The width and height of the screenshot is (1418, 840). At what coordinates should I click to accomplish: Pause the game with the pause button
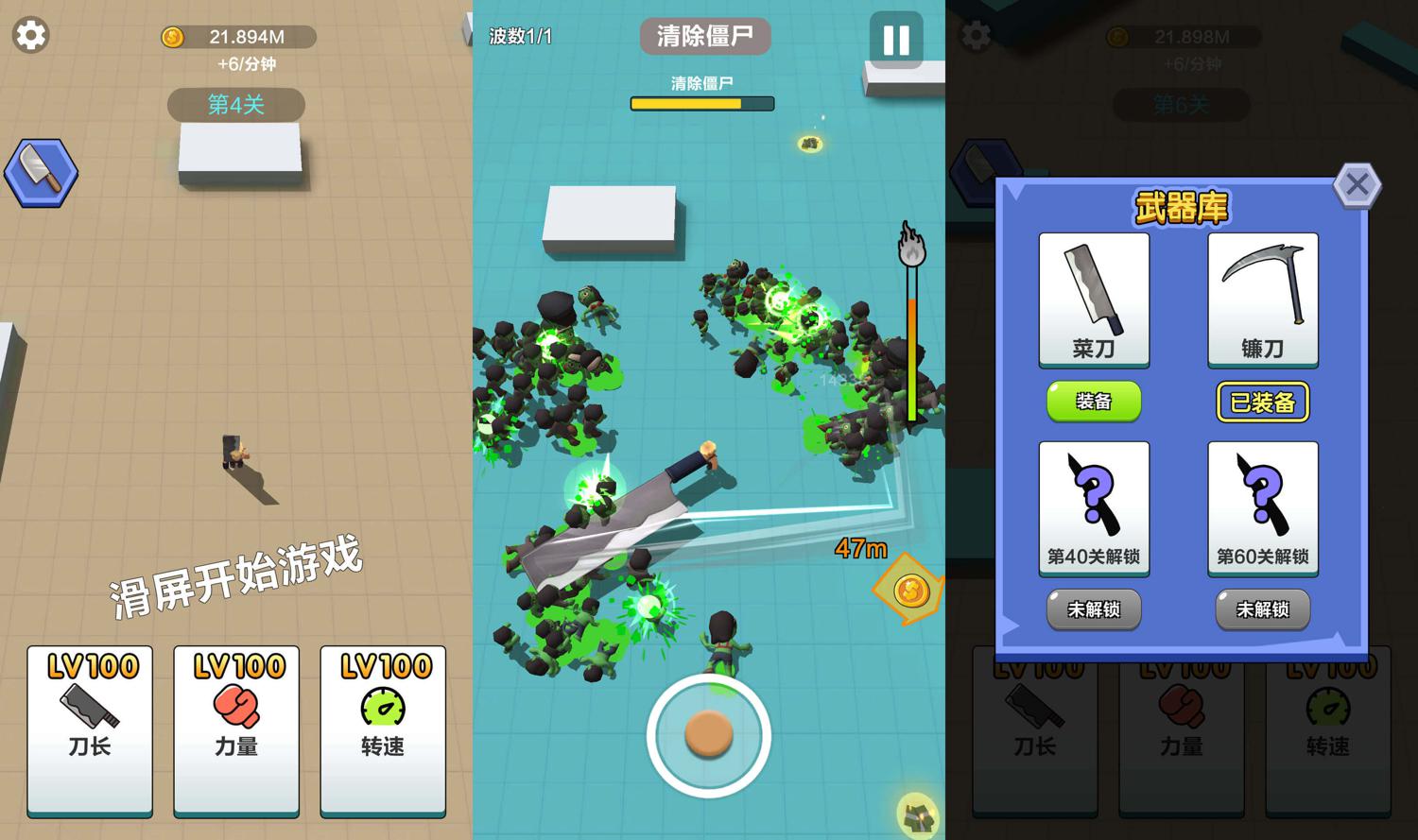895,40
